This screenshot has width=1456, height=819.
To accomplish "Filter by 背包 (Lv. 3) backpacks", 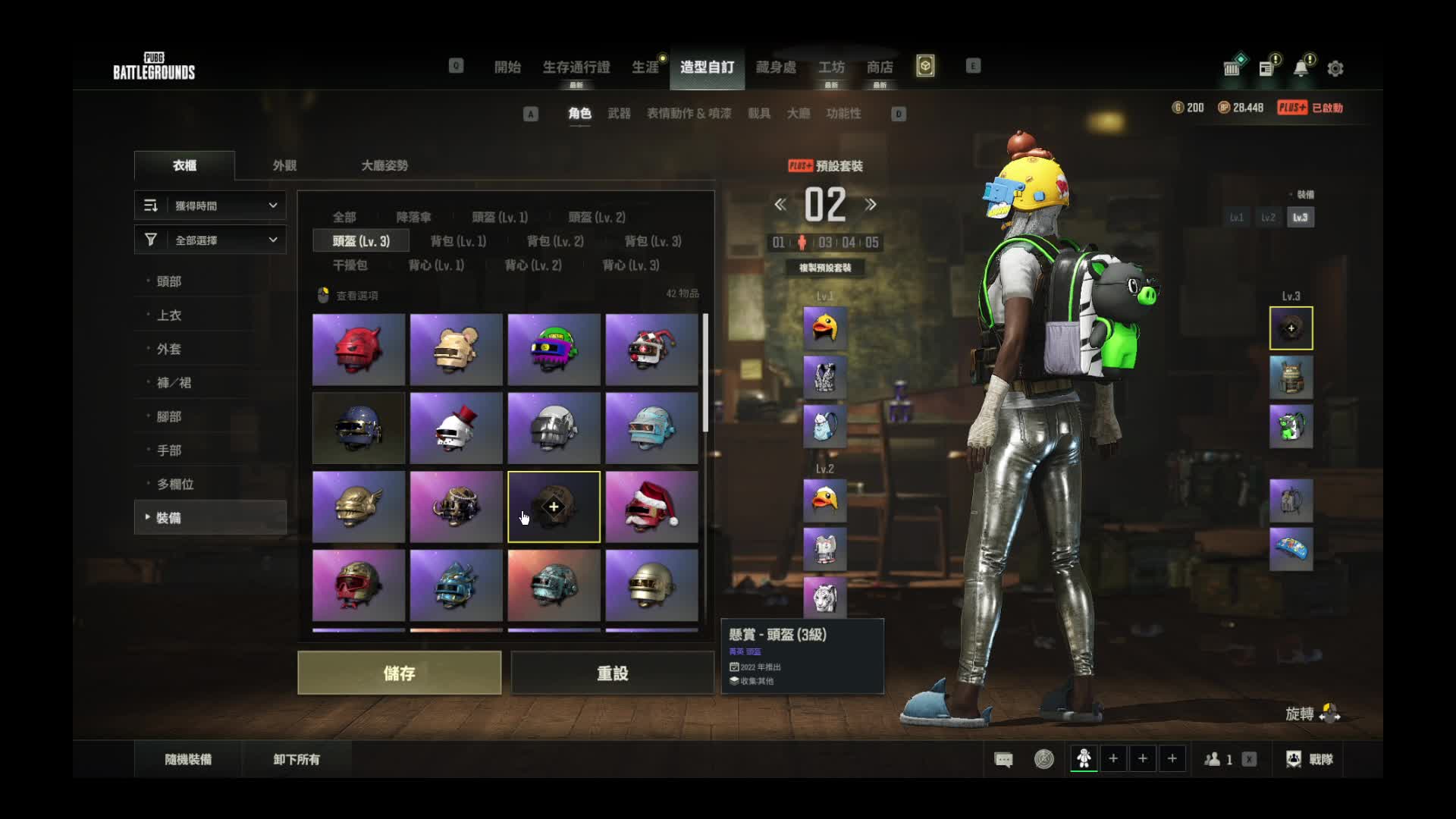I will [x=652, y=241].
